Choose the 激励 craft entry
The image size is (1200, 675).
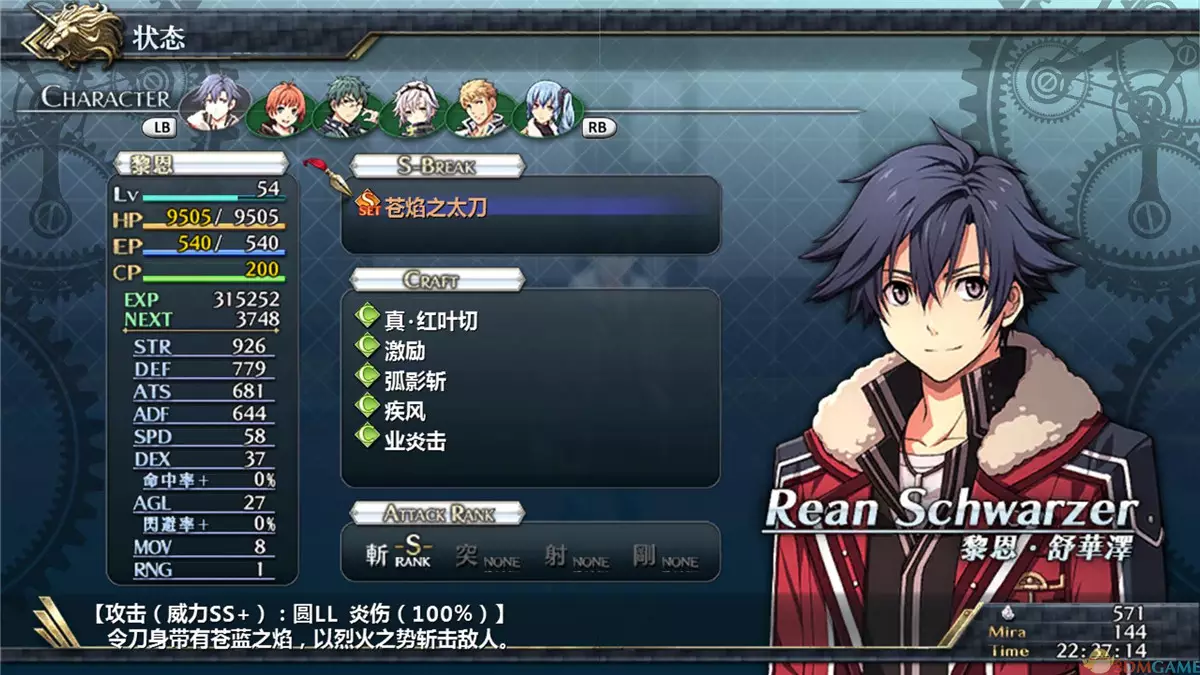404,350
